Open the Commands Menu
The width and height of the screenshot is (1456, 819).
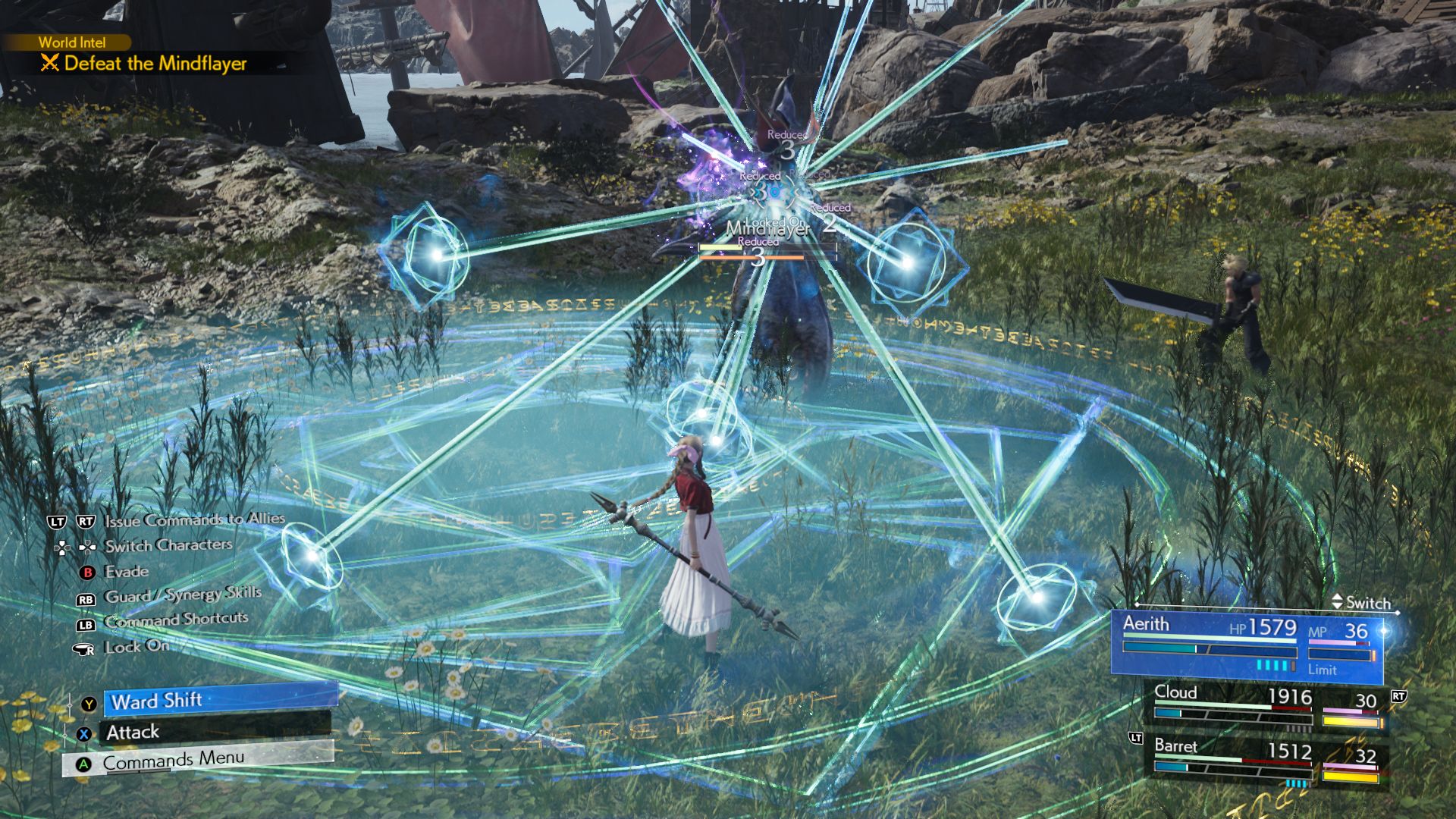[x=199, y=760]
